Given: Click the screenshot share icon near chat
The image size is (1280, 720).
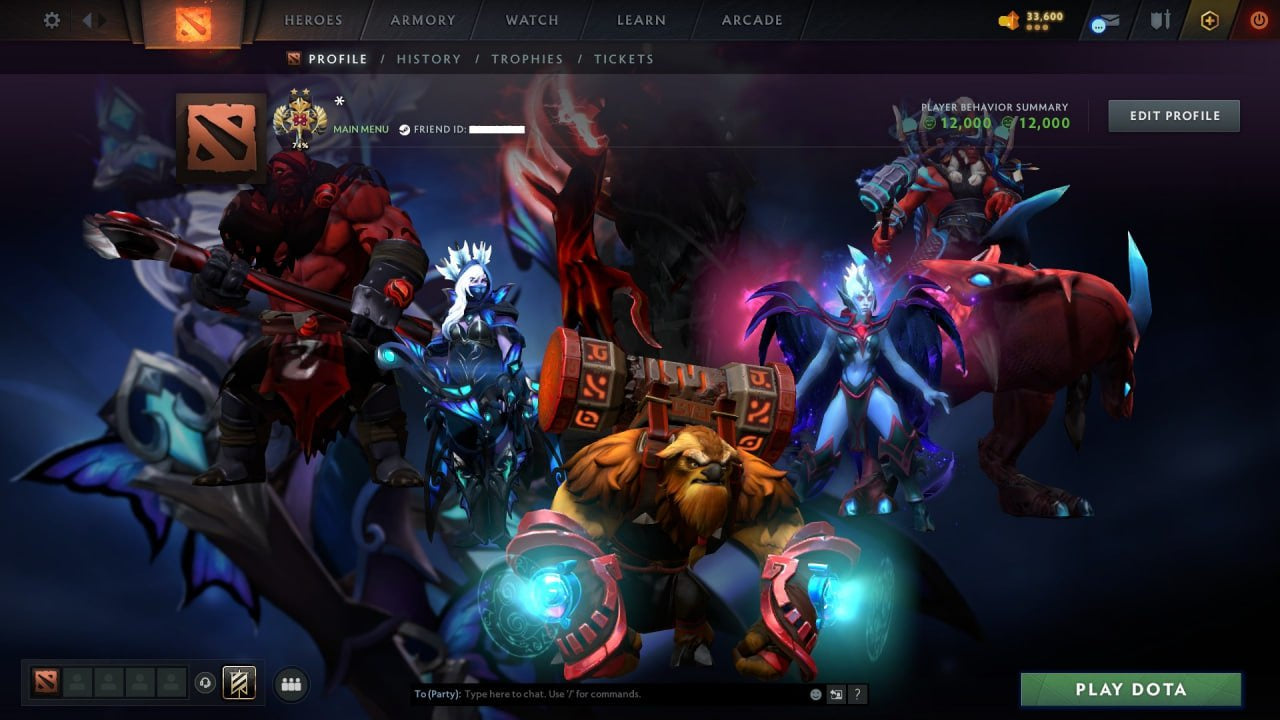Looking at the screenshot, I should 835,693.
